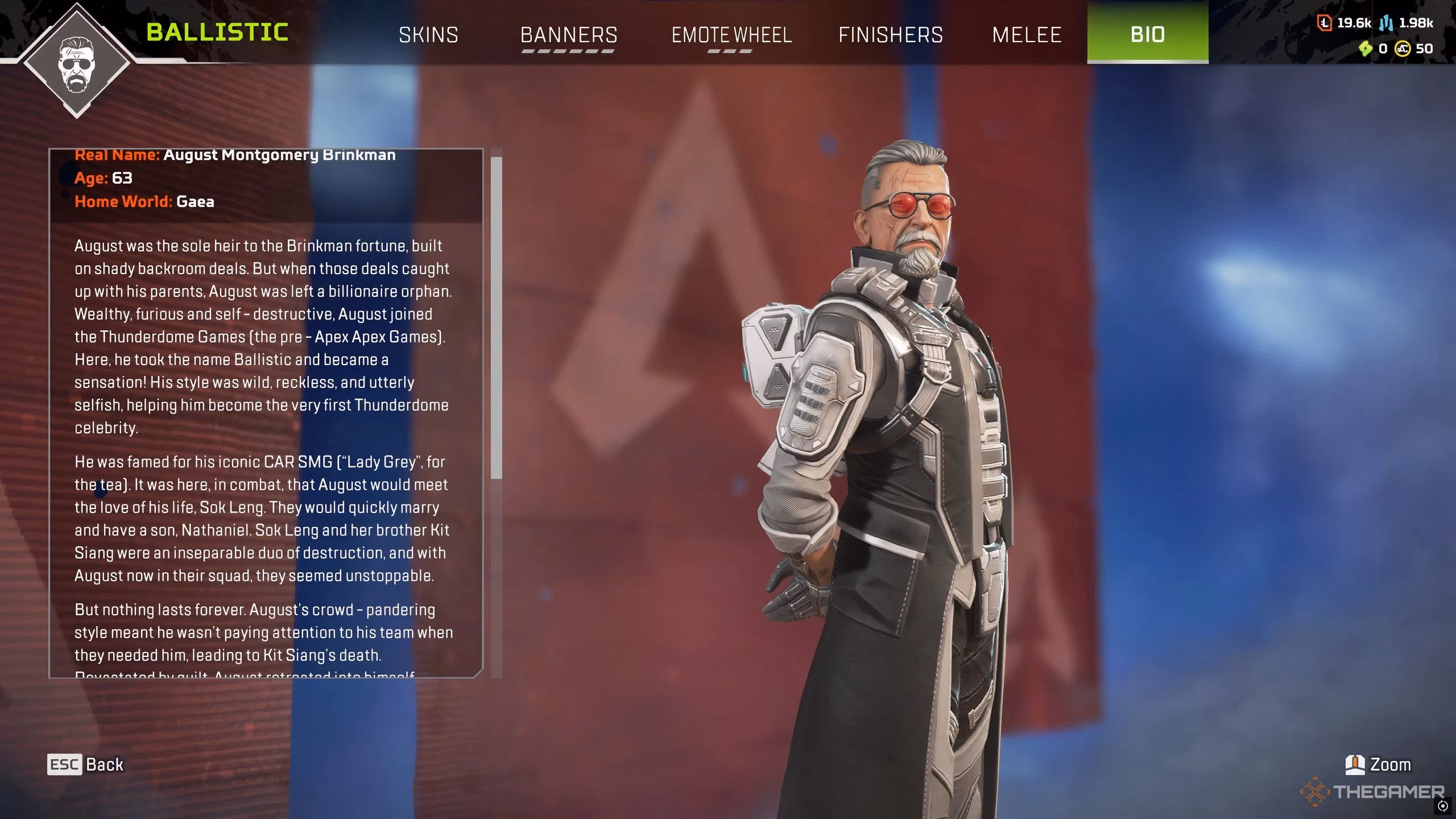Switch to the SKINS tab

429,35
